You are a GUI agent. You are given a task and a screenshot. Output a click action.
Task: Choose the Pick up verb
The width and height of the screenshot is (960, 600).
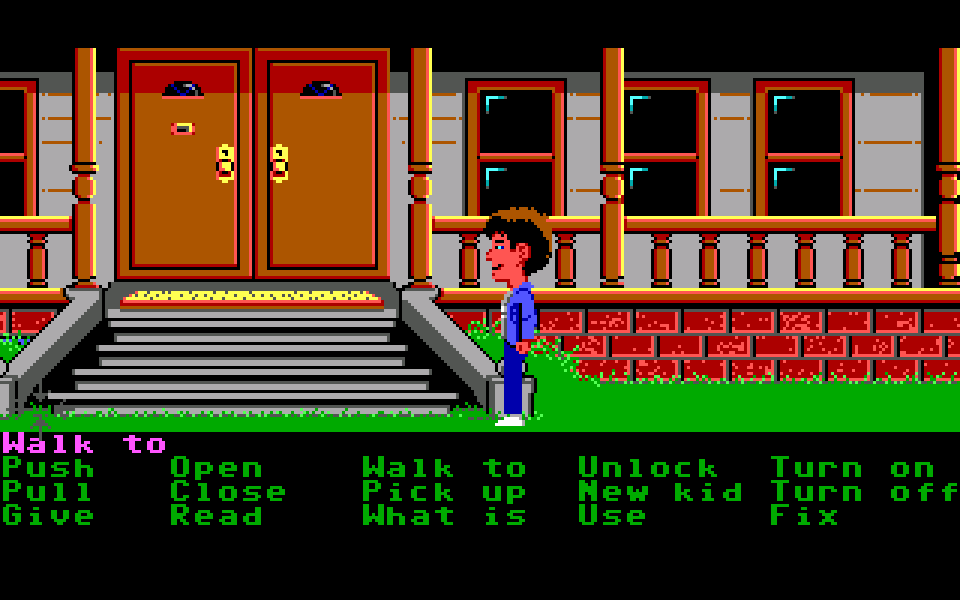pyautogui.click(x=444, y=492)
